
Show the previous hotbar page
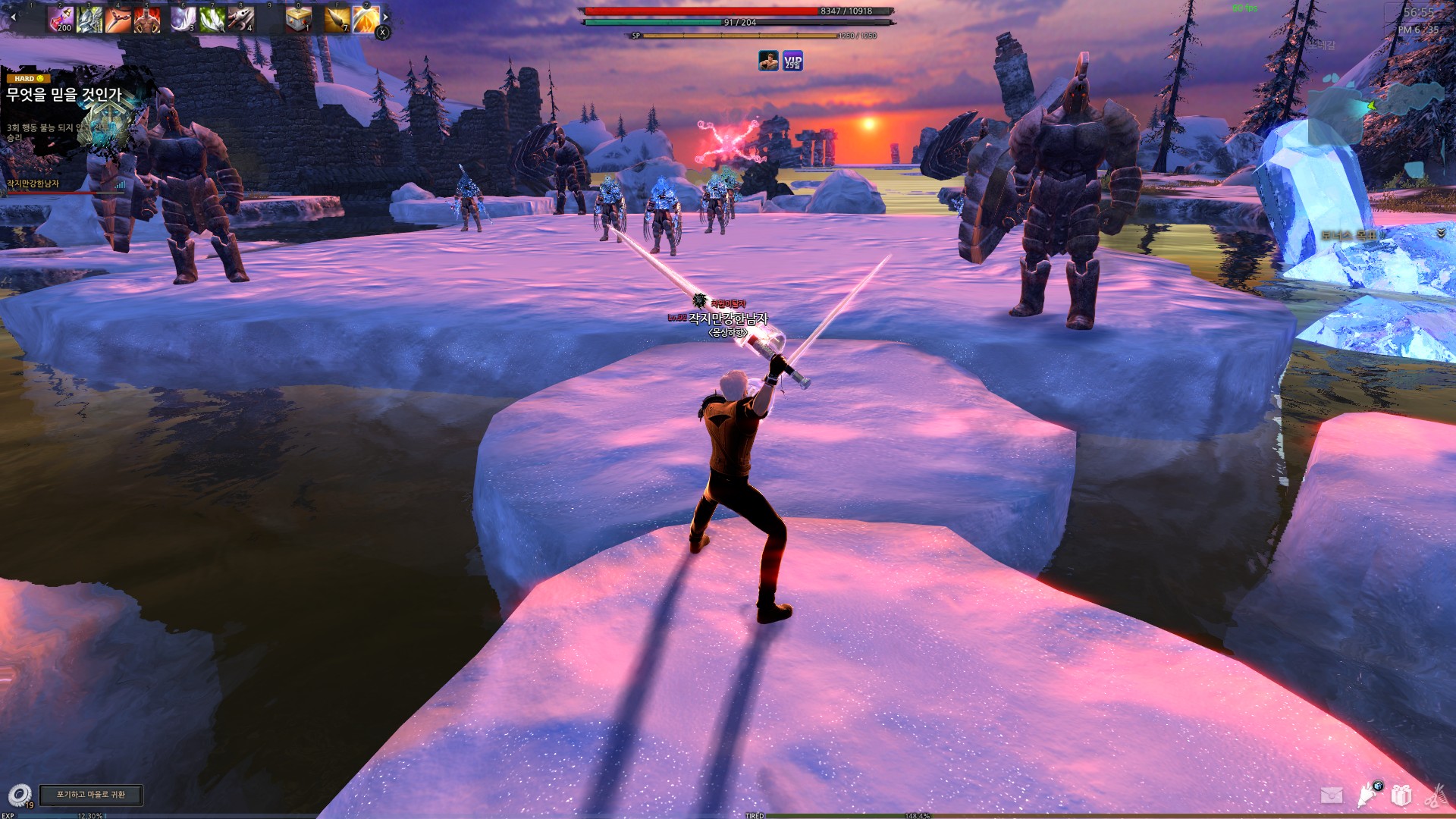(x=13, y=17)
